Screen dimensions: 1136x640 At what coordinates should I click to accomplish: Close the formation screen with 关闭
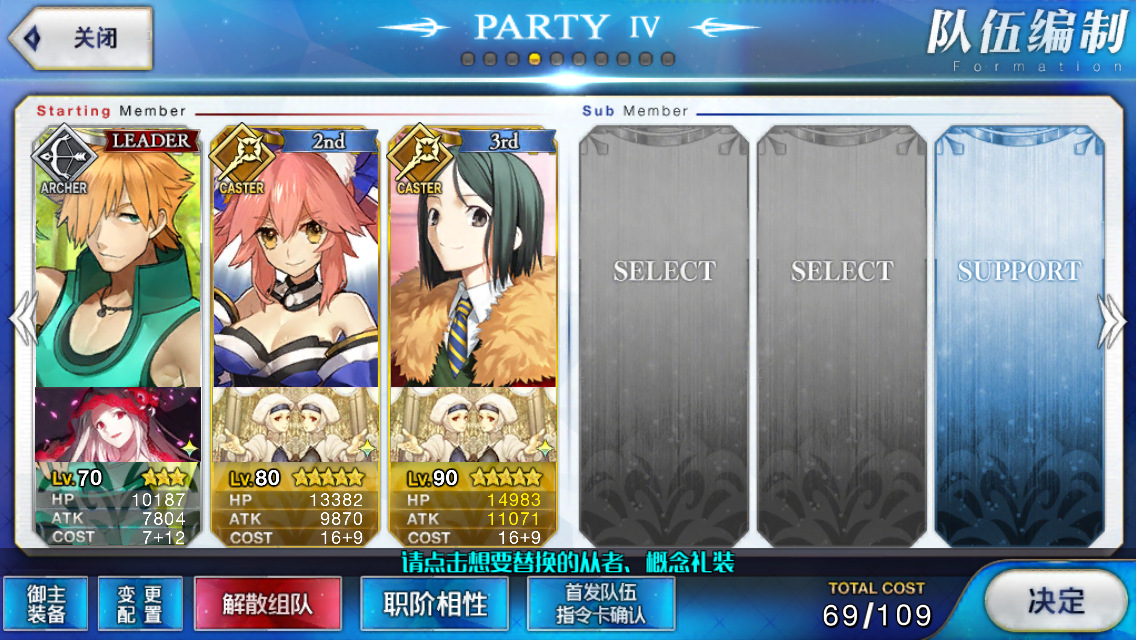click(x=80, y=38)
